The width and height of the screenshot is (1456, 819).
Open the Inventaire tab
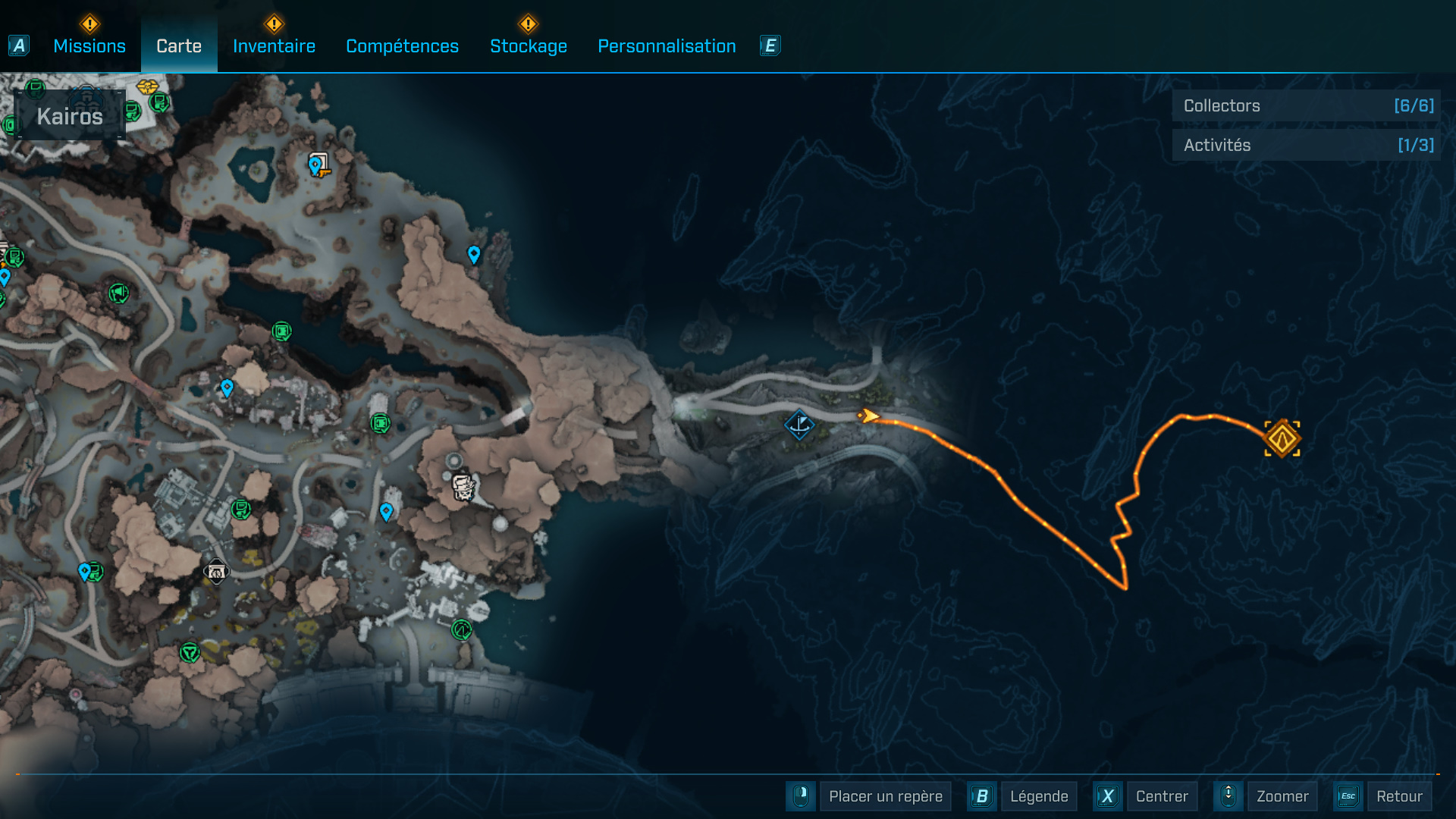(274, 46)
